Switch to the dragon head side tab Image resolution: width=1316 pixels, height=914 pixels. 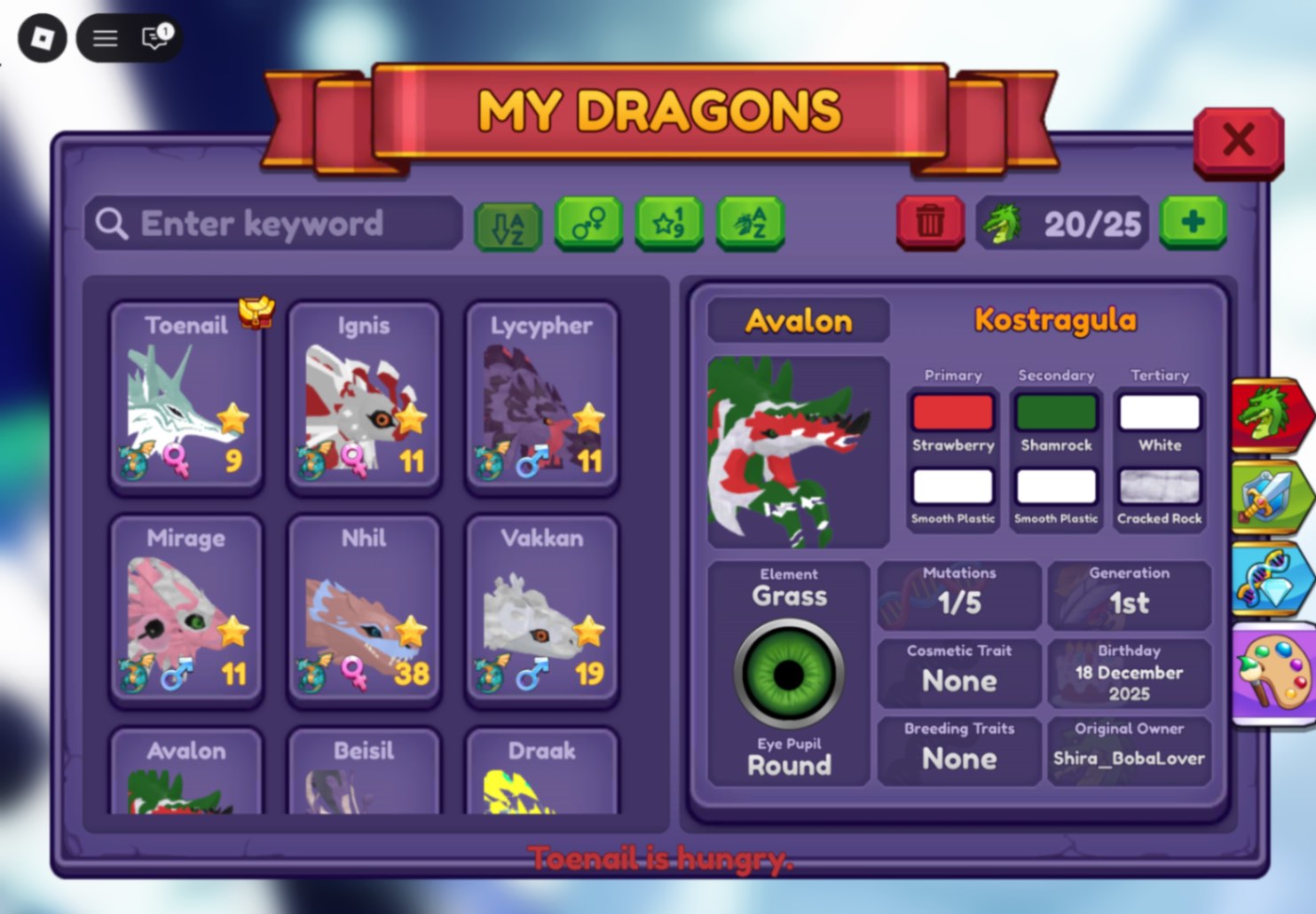pyautogui.click(x=1271, y=415)
